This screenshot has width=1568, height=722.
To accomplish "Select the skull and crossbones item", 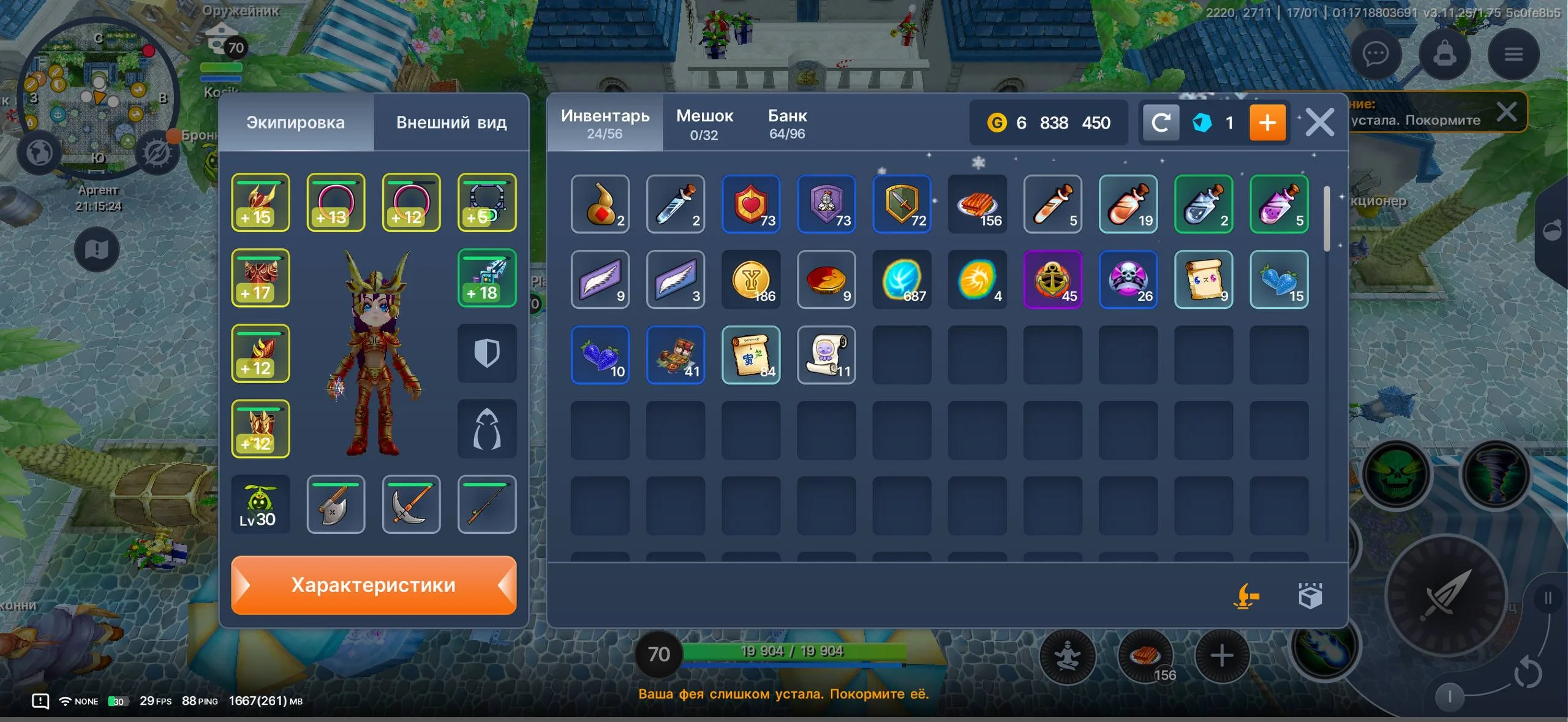I will (1128, 279).
